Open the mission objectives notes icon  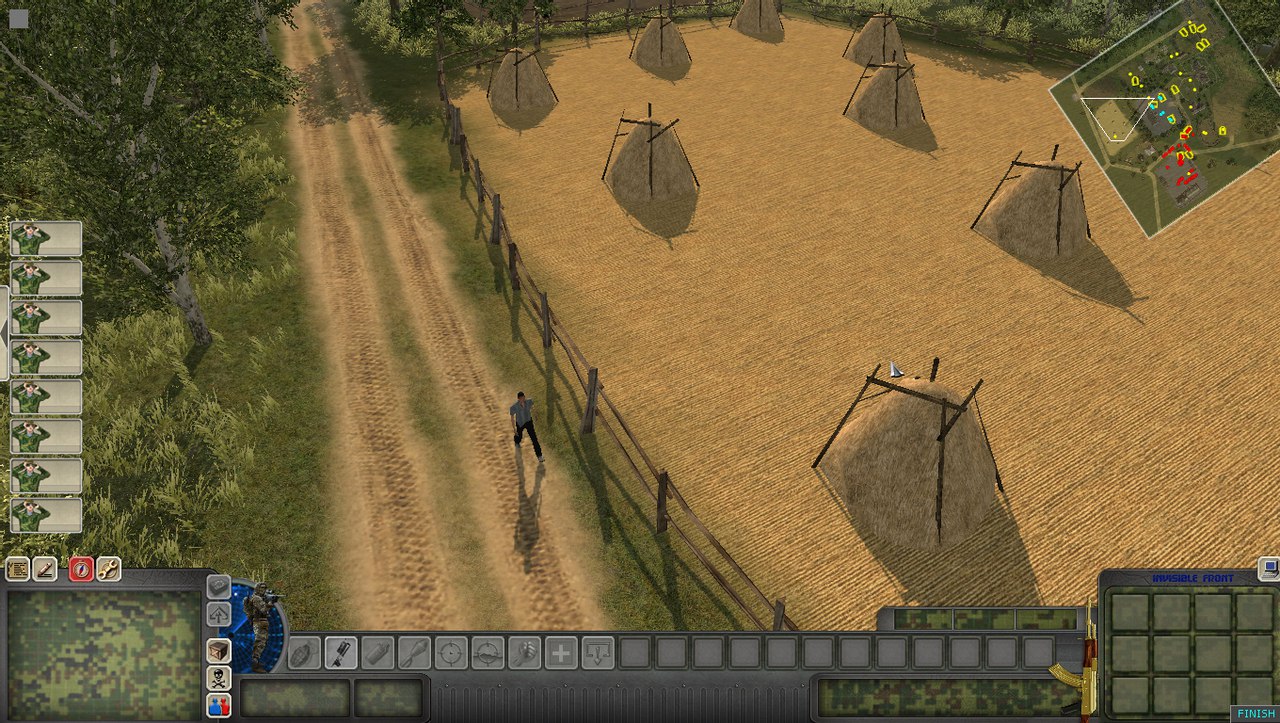click(17, 569)
